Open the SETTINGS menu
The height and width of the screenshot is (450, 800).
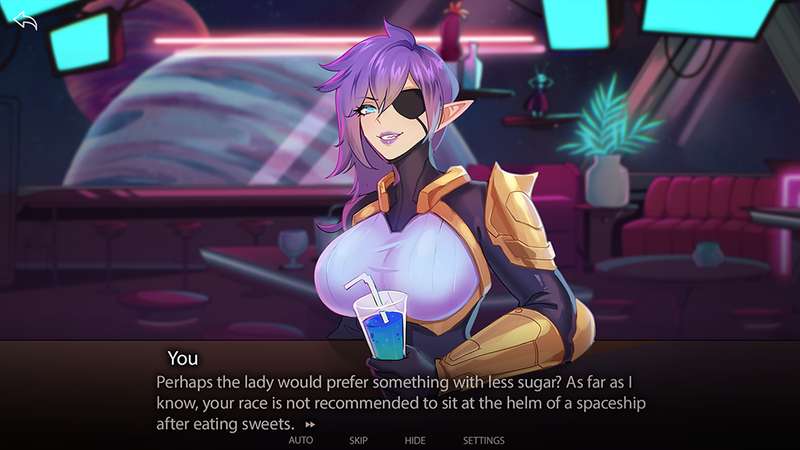(483, 440)
